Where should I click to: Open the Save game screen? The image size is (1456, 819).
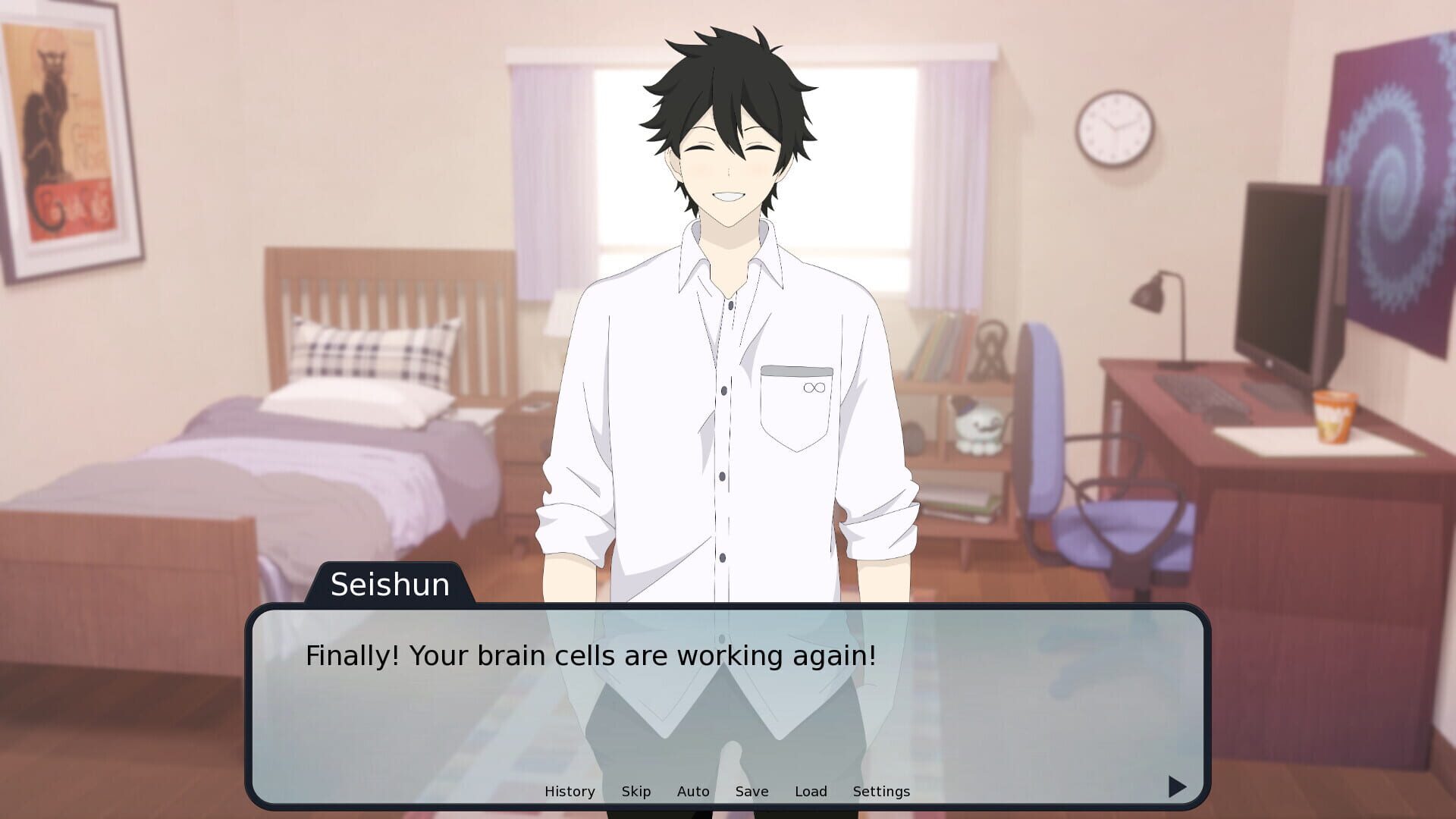[x=752, y=791]
